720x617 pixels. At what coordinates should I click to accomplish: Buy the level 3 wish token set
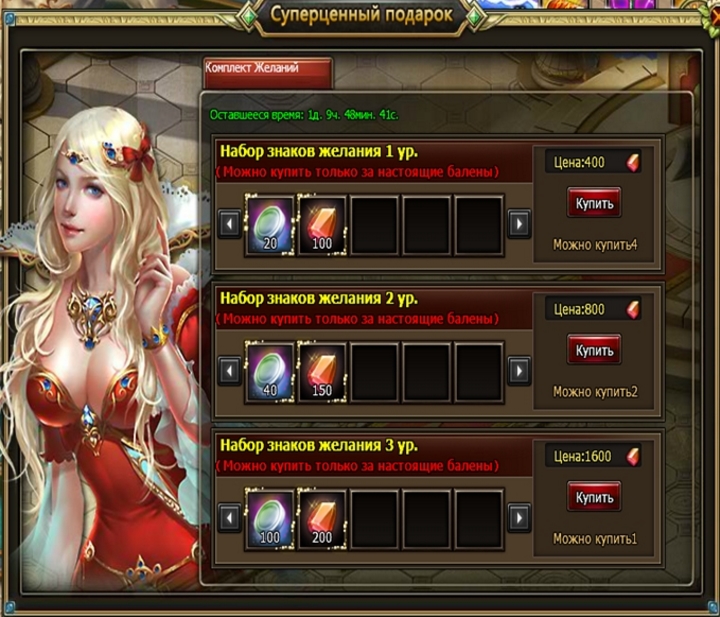tap(594, 497)
